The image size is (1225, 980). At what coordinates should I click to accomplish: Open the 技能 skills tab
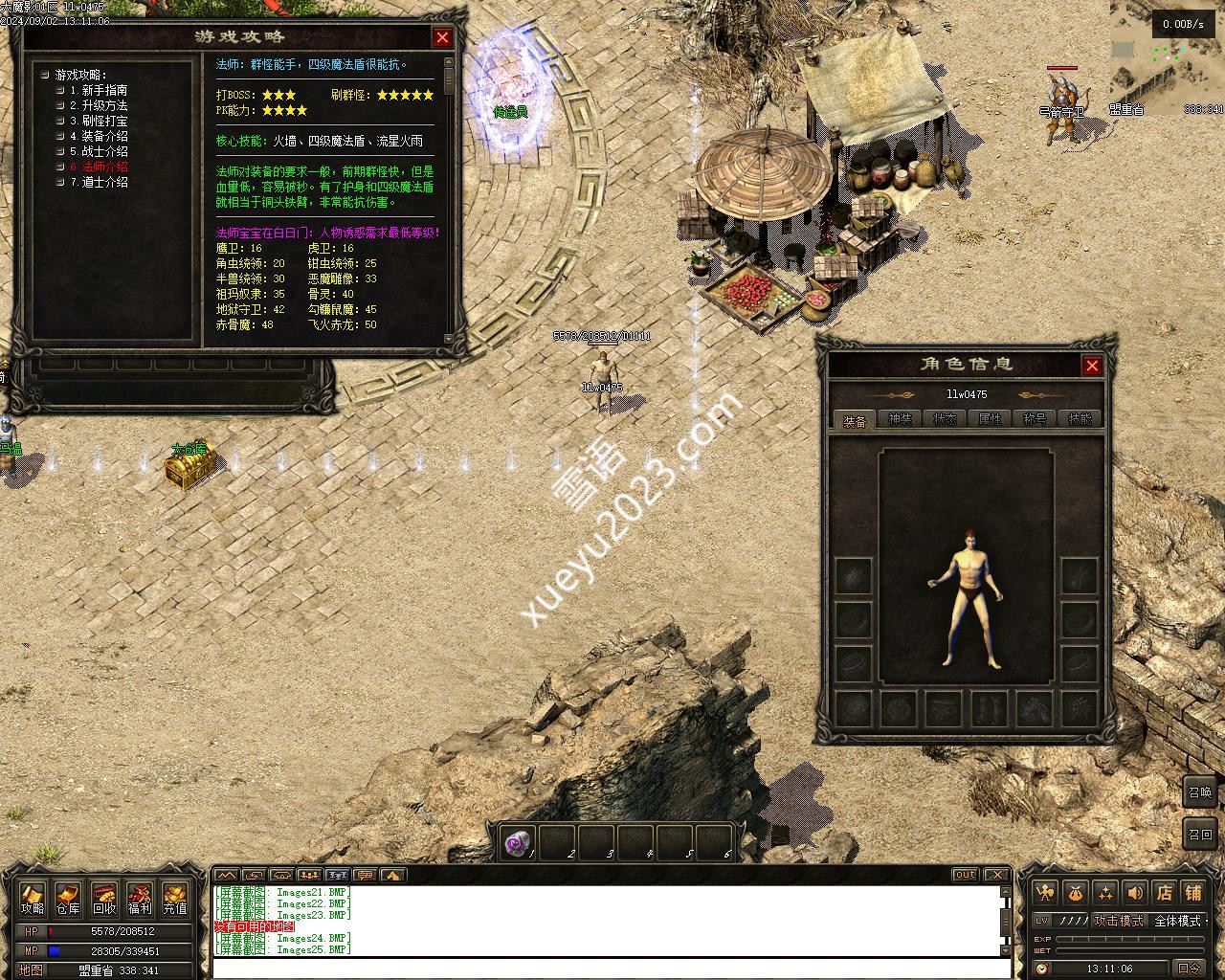tap(1080, 419)
